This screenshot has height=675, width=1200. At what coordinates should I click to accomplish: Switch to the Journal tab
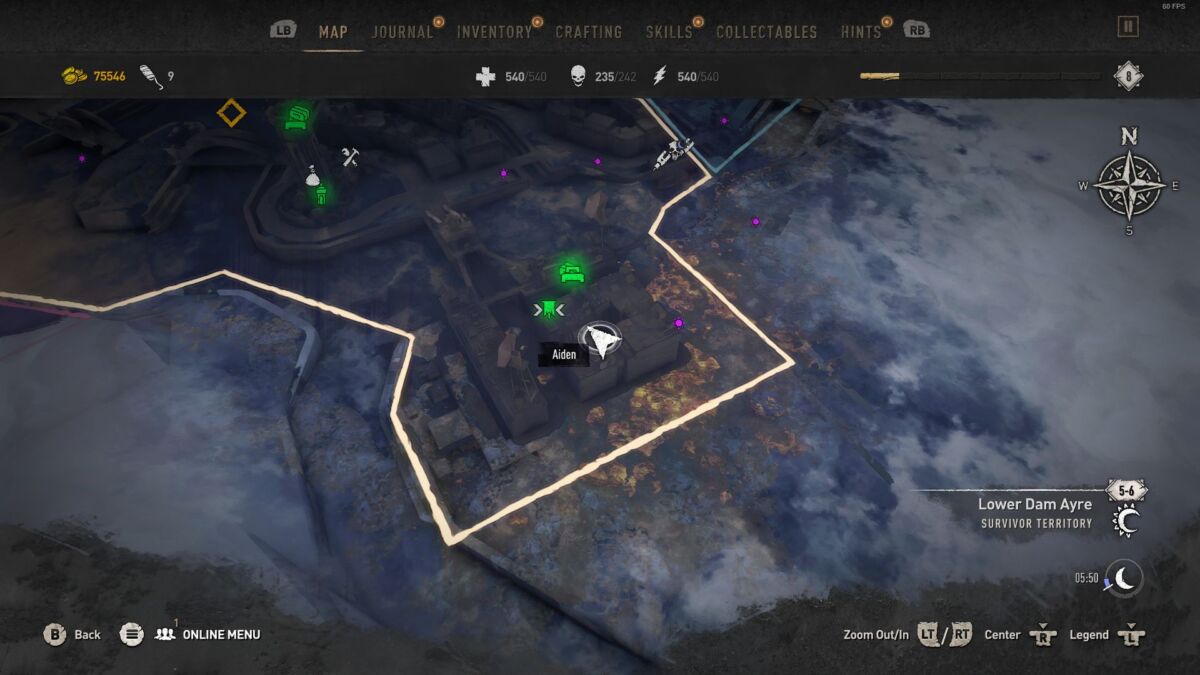pos(402,32)
